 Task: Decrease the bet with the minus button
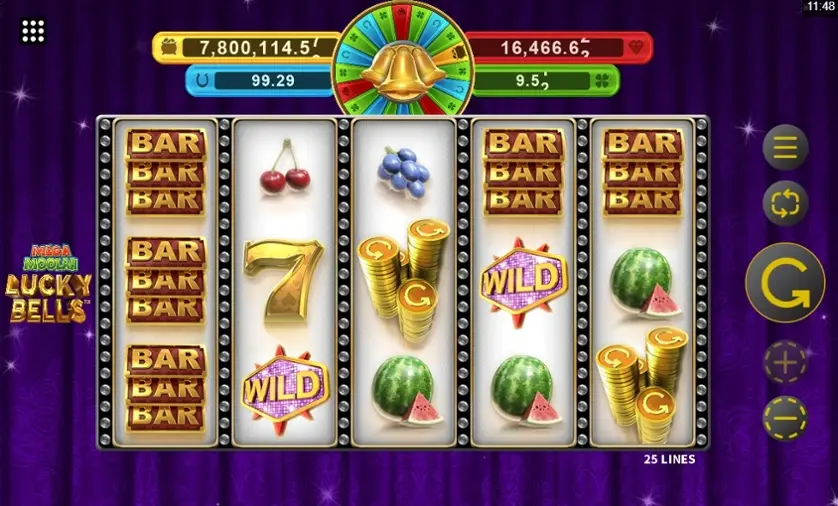[785, 417]
